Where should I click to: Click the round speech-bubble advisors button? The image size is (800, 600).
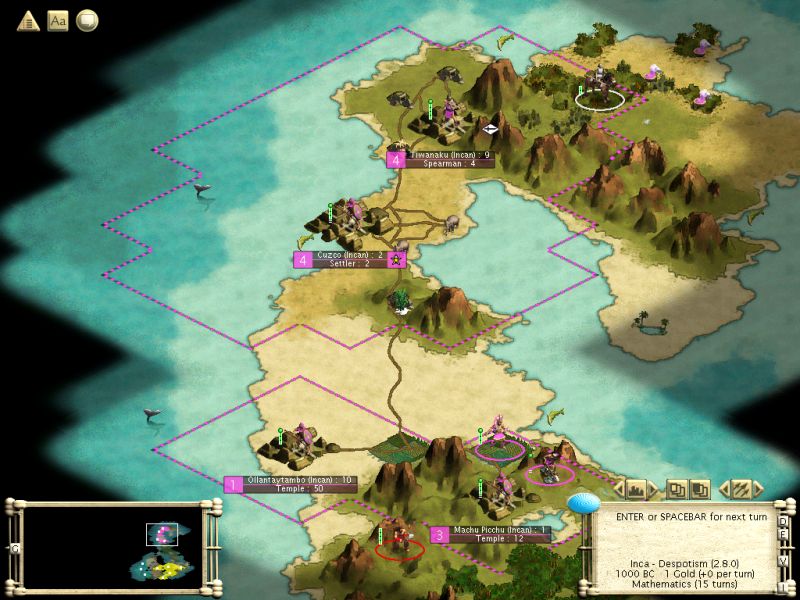point(87,20)
